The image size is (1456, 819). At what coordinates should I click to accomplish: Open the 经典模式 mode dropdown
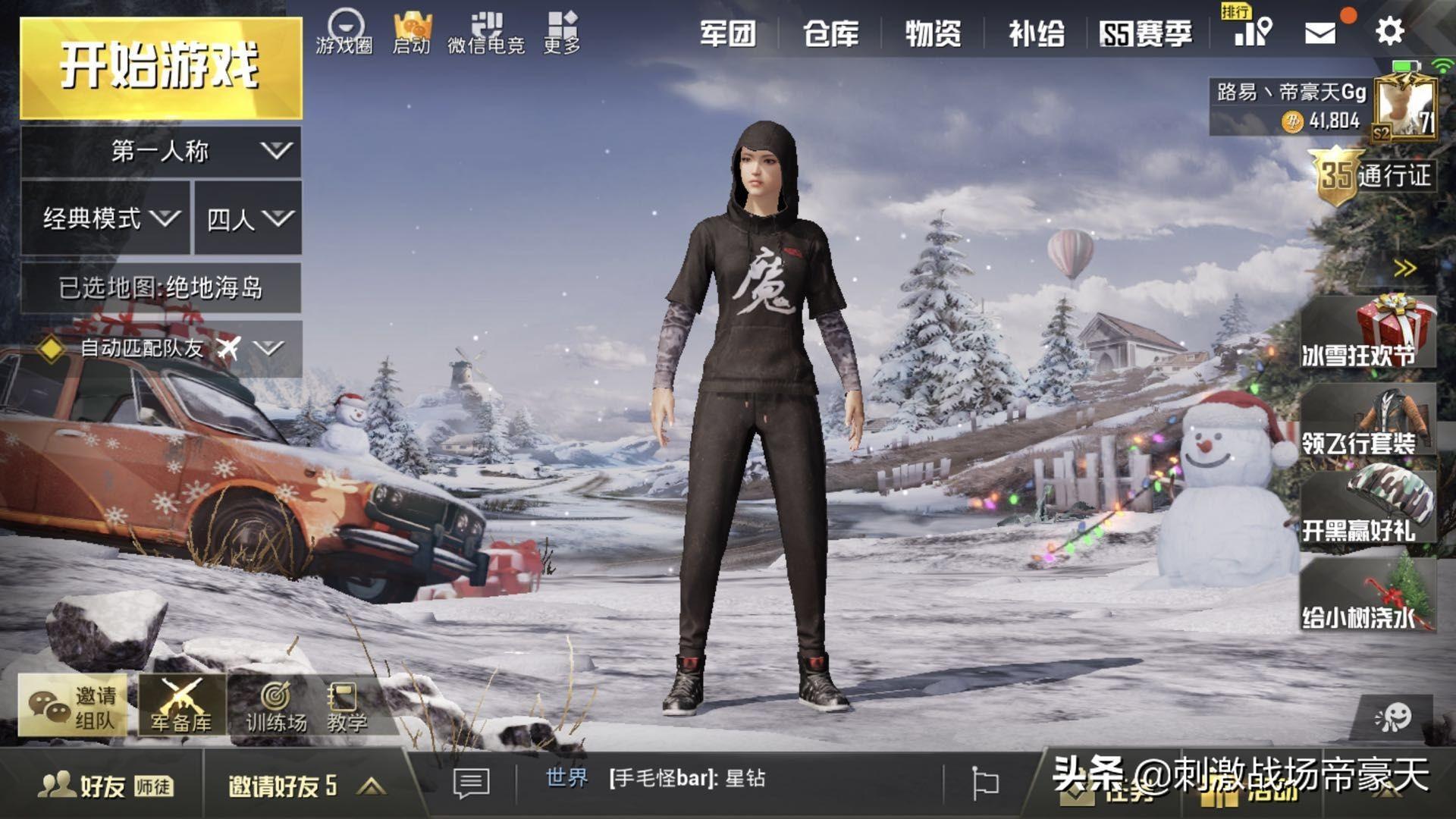106,219
